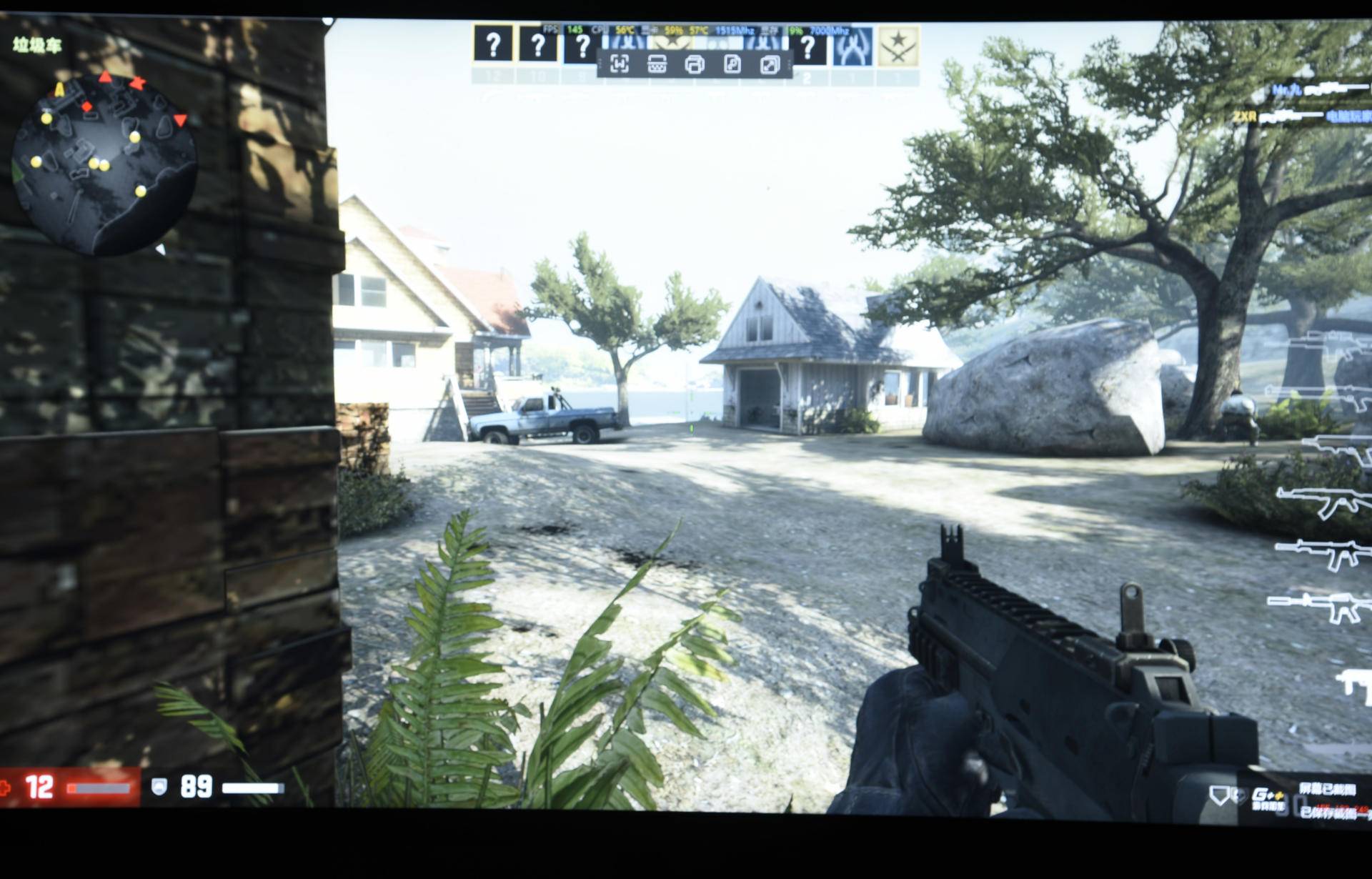Click the FPS 145 counter readout

(567, 30)
